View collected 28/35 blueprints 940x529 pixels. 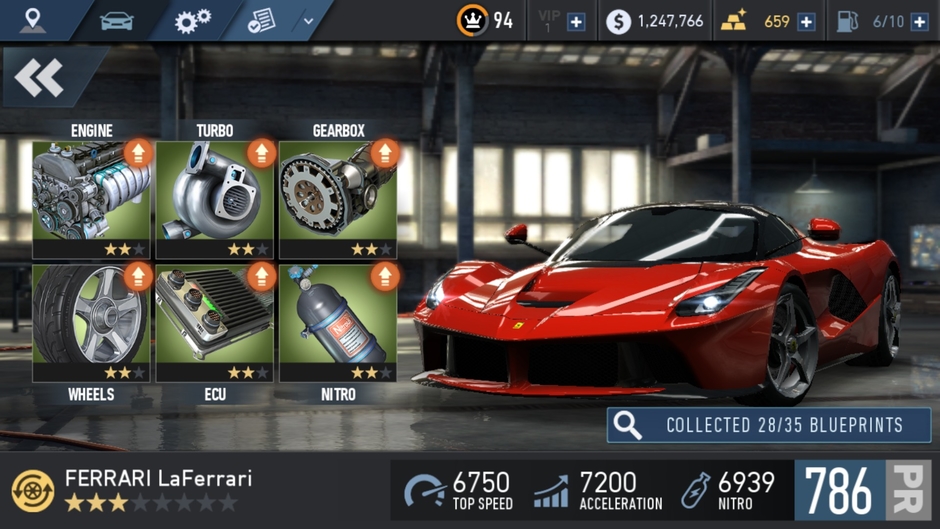pos(769,425)
